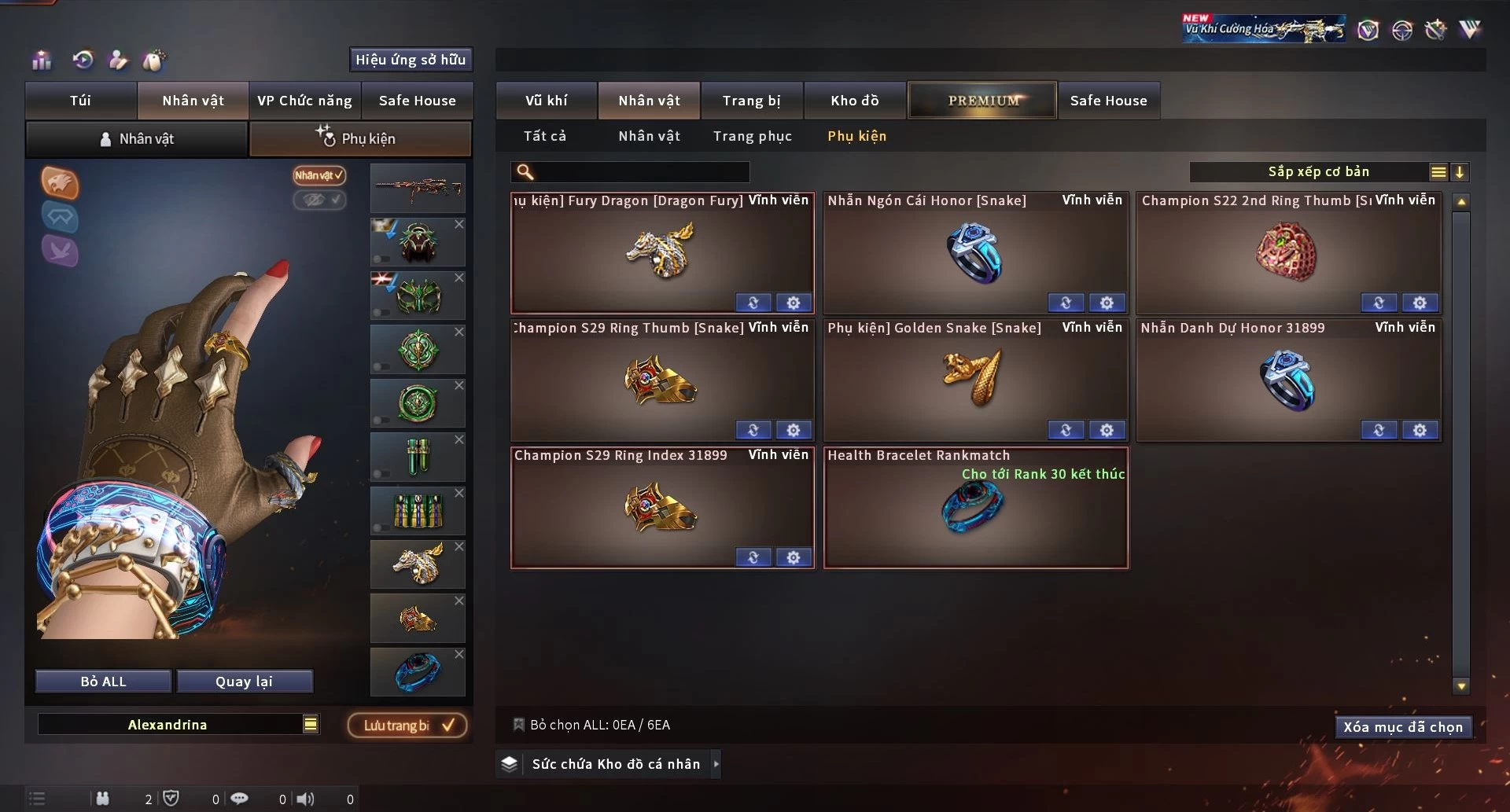Open the Sắp xếp cơ bản sort dropdown

point(1318,172)
